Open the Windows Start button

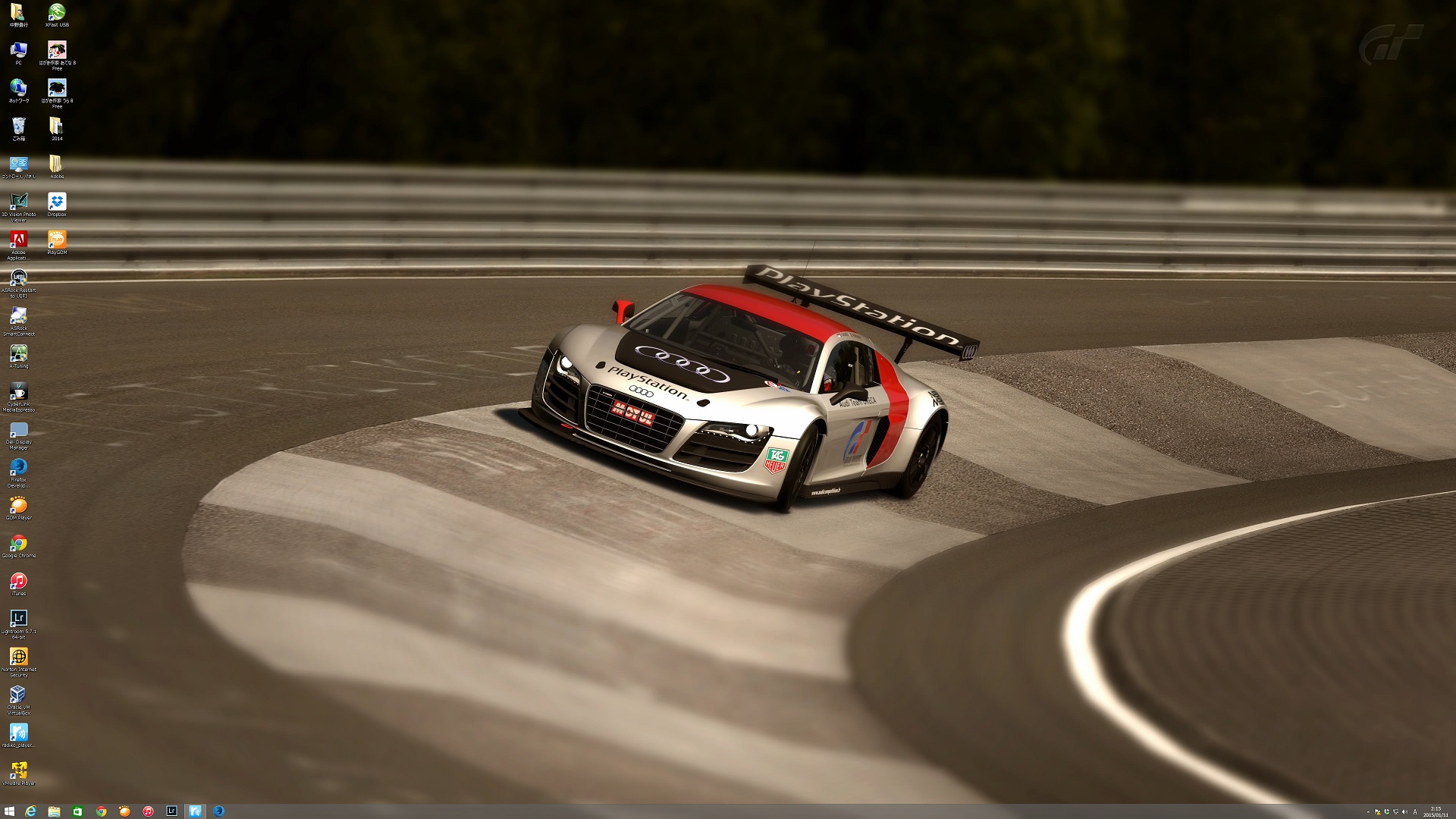click(9, 811)
